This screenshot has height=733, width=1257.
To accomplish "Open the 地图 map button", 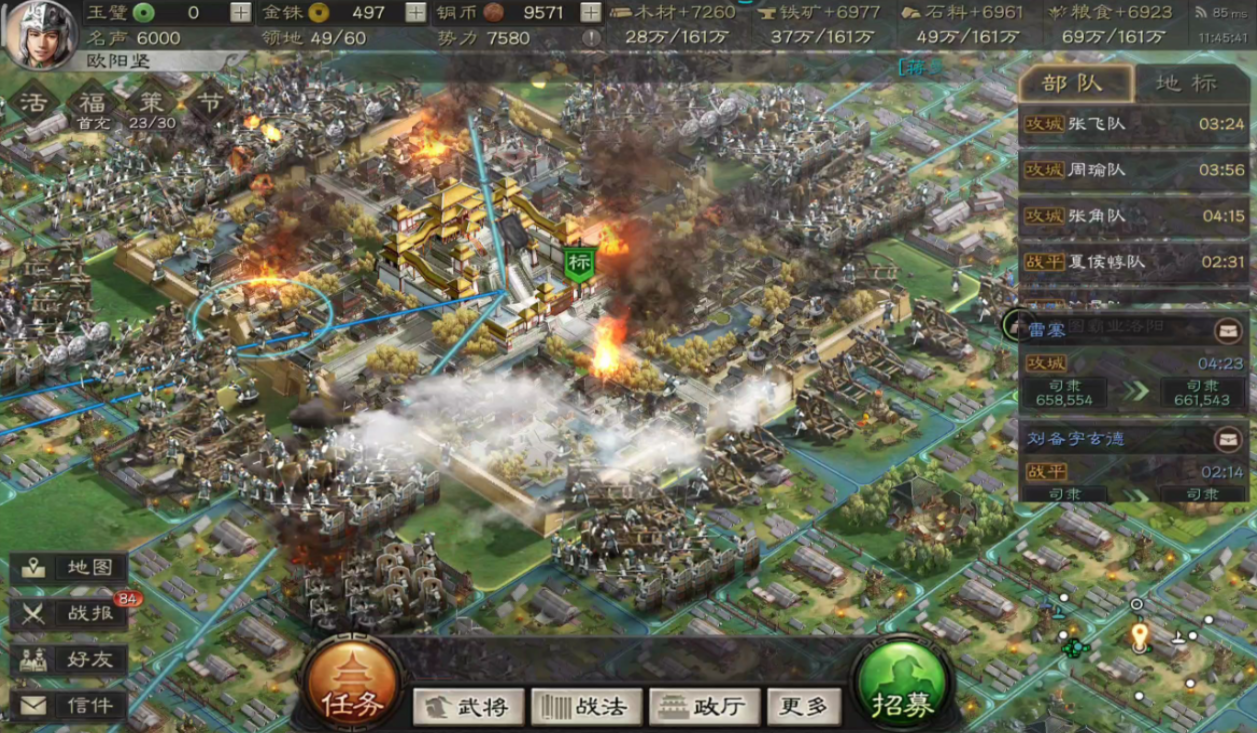I will [x=70, y=568].
